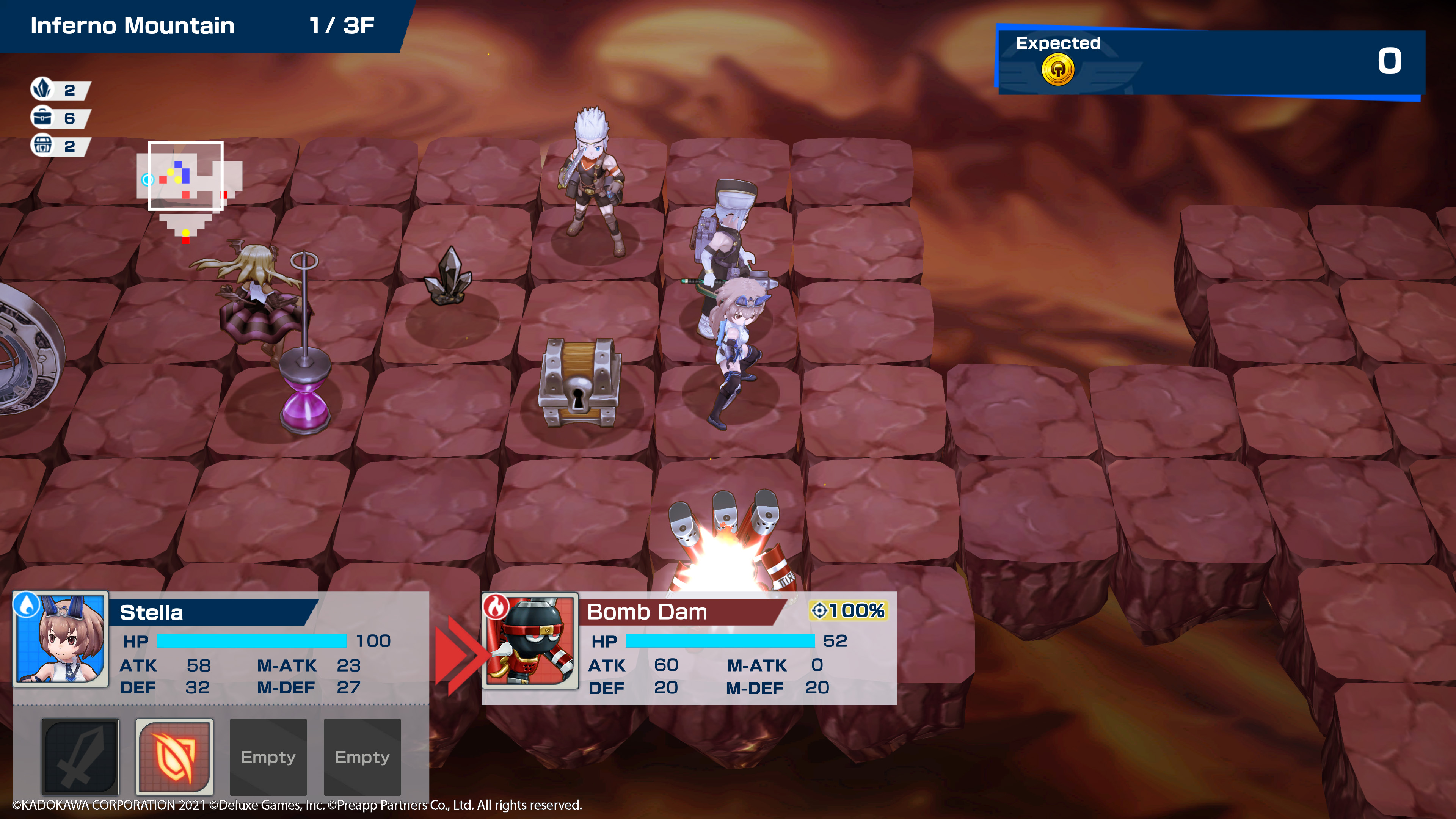Screen dimensions: 1456x819
Task: Activate the red fire claw skill
Action: pyautogui.click(x=174, y=756)
